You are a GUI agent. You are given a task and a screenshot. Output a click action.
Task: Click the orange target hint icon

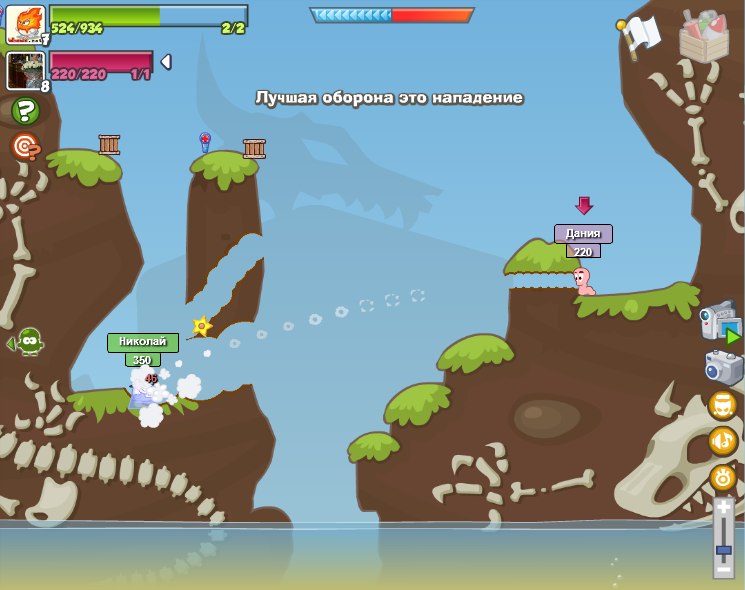tap(26, 148)
